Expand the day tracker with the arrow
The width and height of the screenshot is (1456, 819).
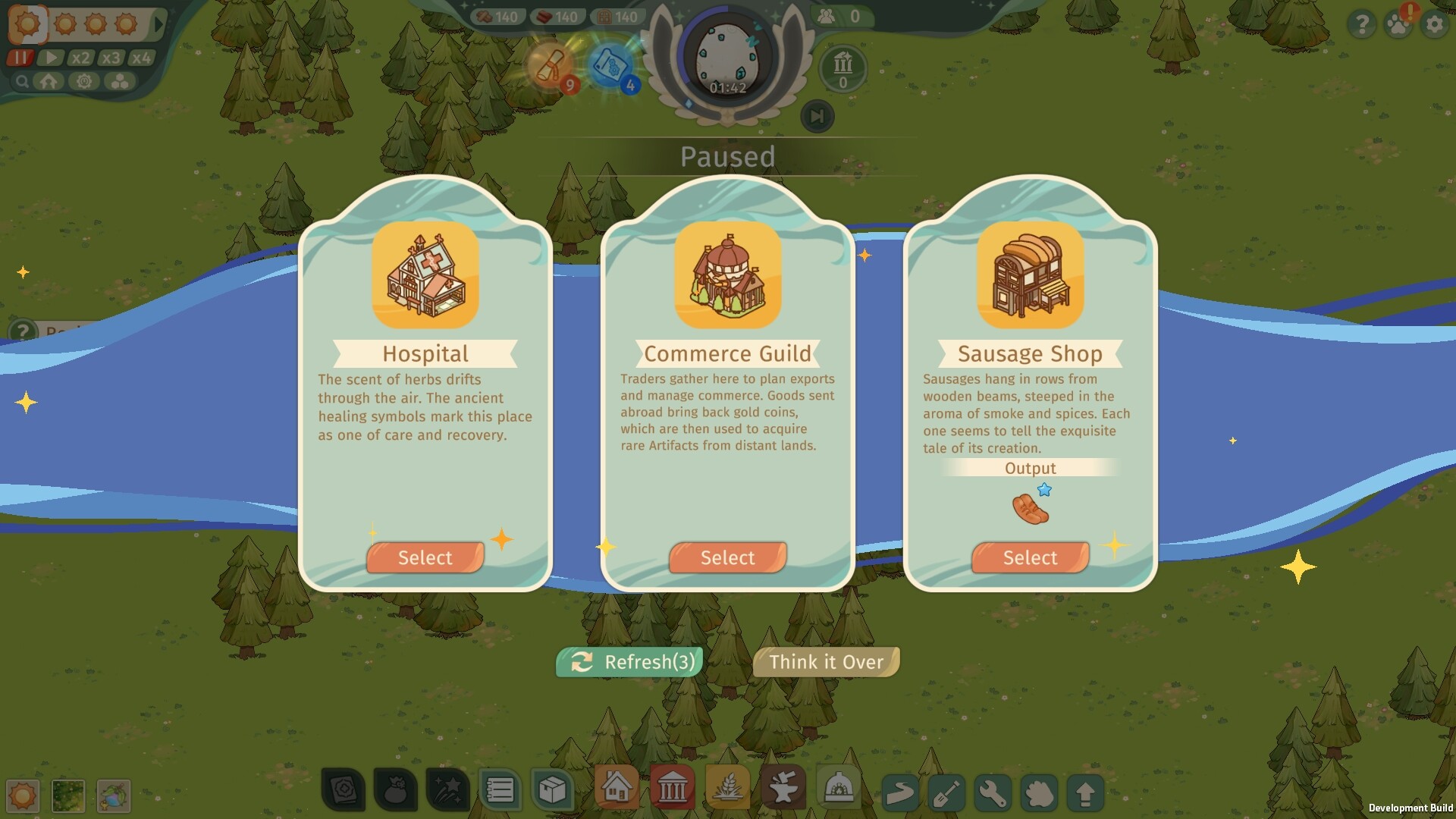pos(157,24)
